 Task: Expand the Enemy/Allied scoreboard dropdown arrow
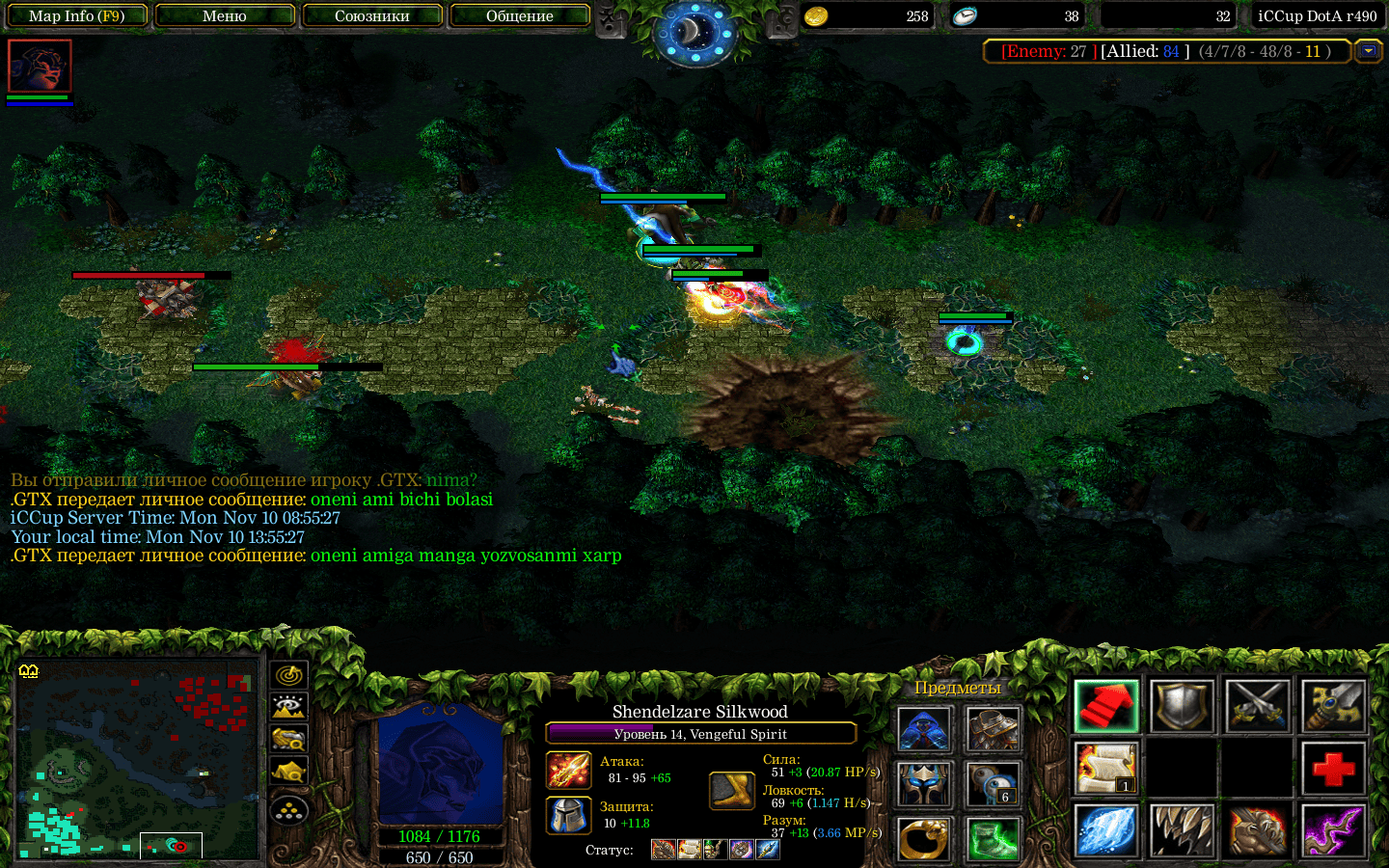coord(1368,51)
